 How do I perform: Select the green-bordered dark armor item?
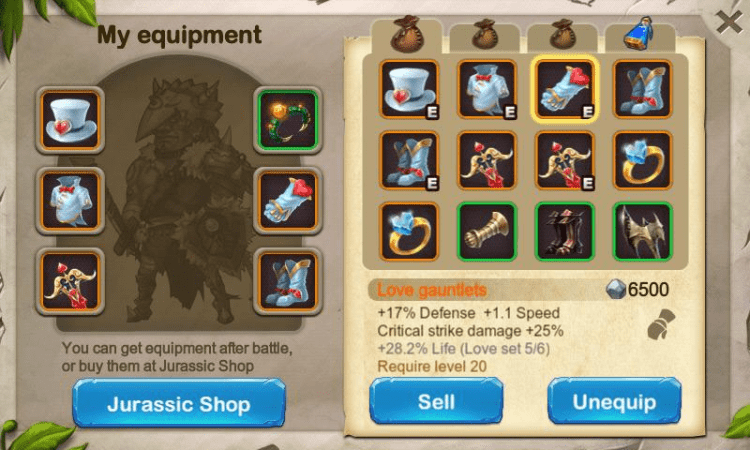pos(565,232)
